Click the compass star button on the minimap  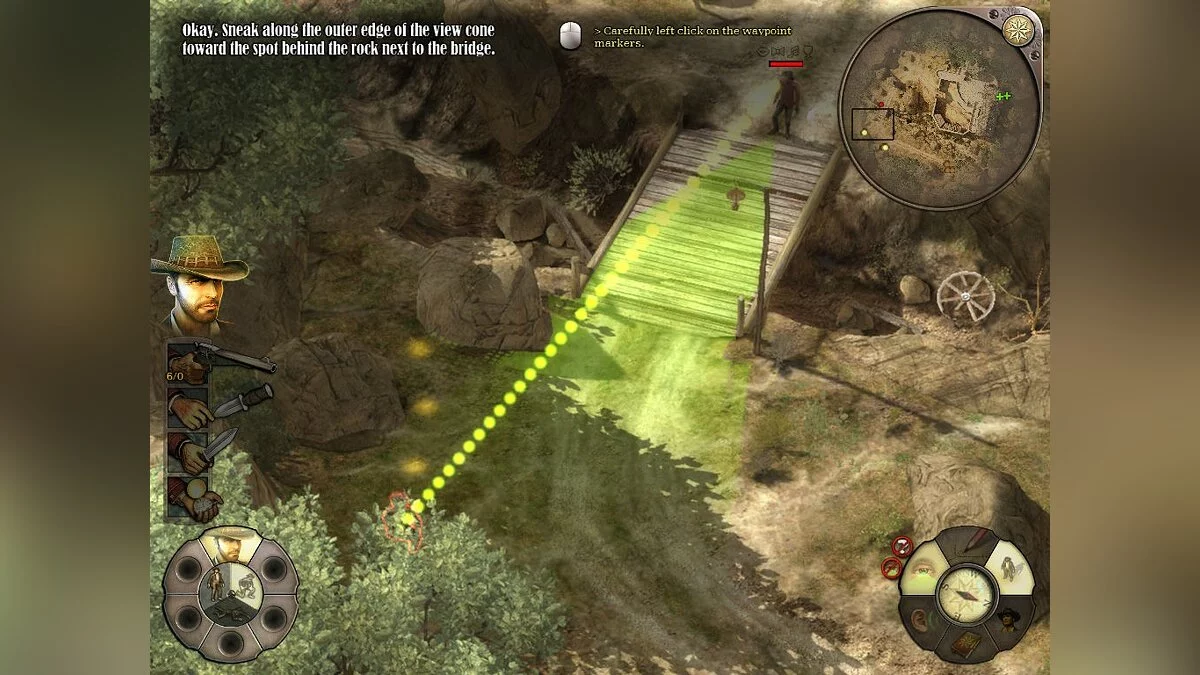point(1017,29)
